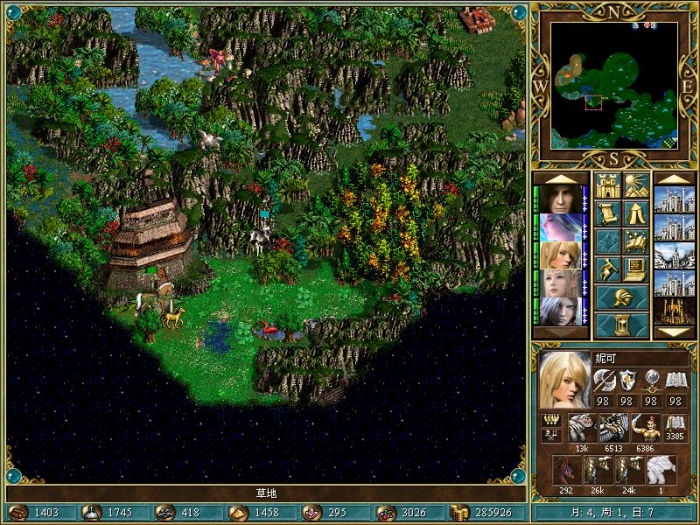
Task: Open system options computer button
Action: (635, 269)
